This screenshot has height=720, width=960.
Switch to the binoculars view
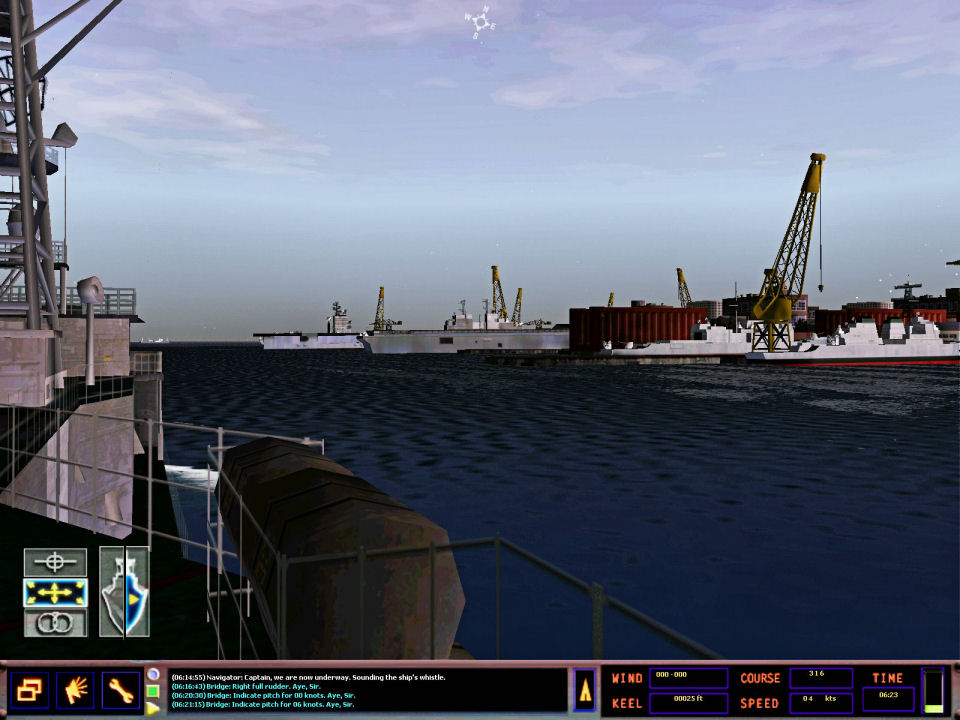[x=55, y=623]
